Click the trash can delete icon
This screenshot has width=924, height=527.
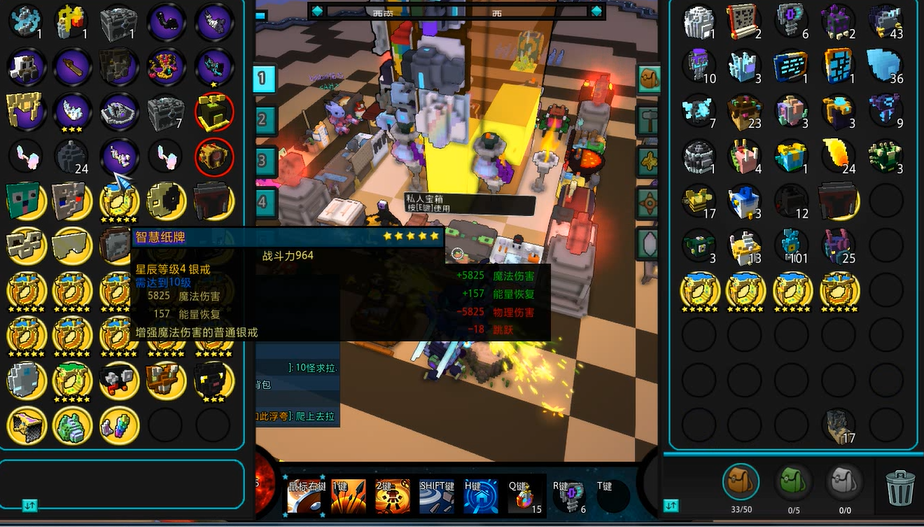(900, 489)
